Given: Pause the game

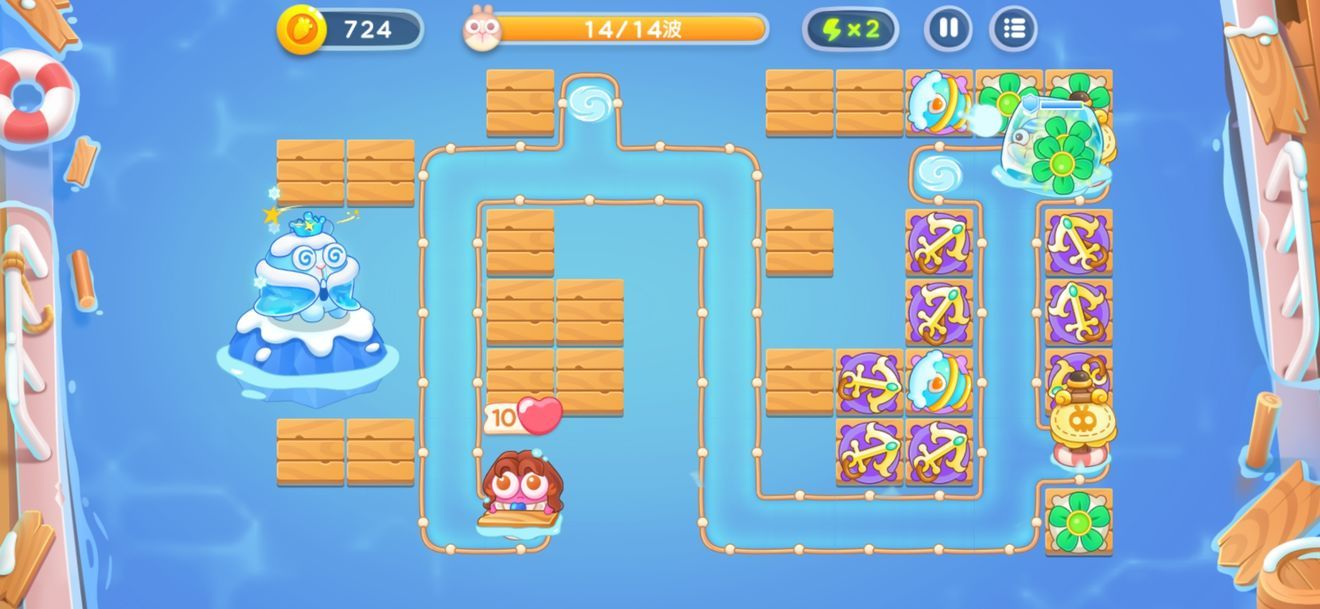Looking at the screenshot, I should tap(948, 29).
